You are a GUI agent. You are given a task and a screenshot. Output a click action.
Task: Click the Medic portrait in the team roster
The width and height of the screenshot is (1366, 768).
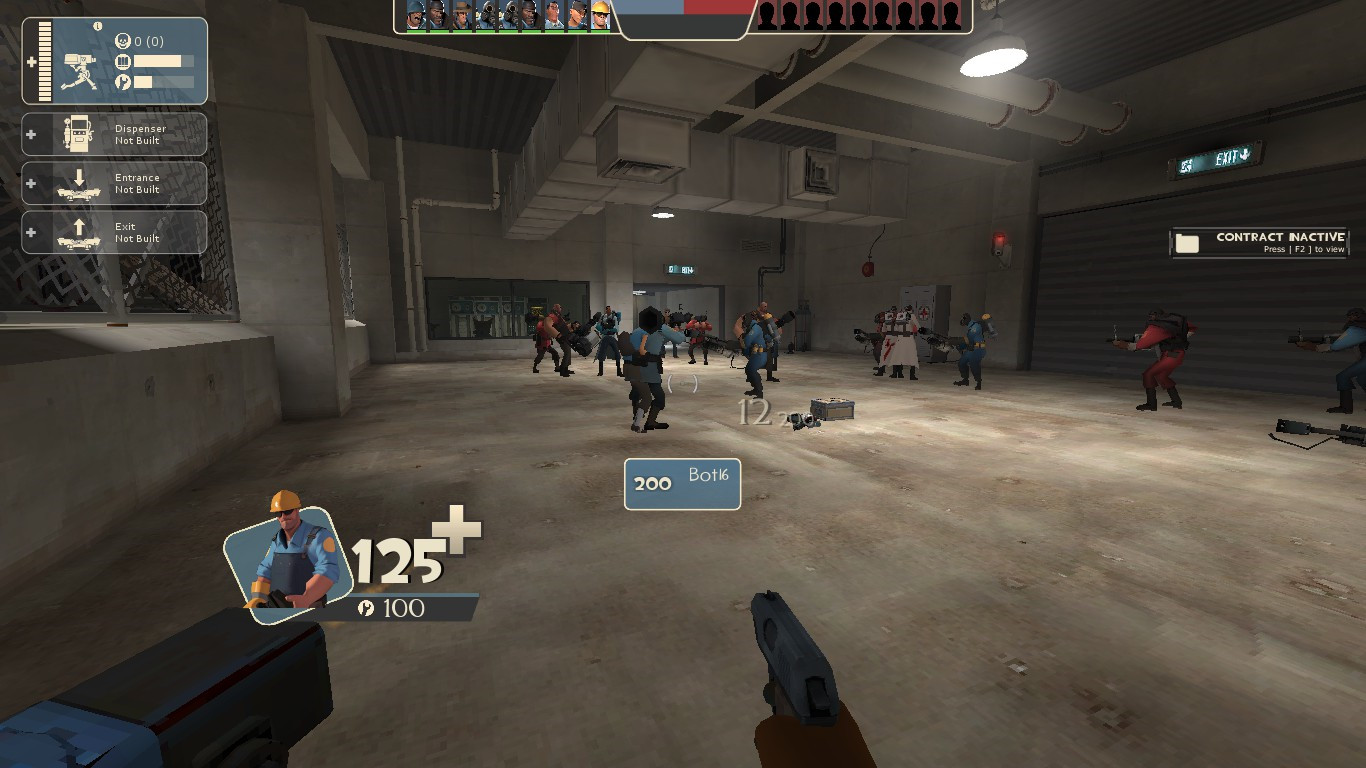(x=555, y=15)
